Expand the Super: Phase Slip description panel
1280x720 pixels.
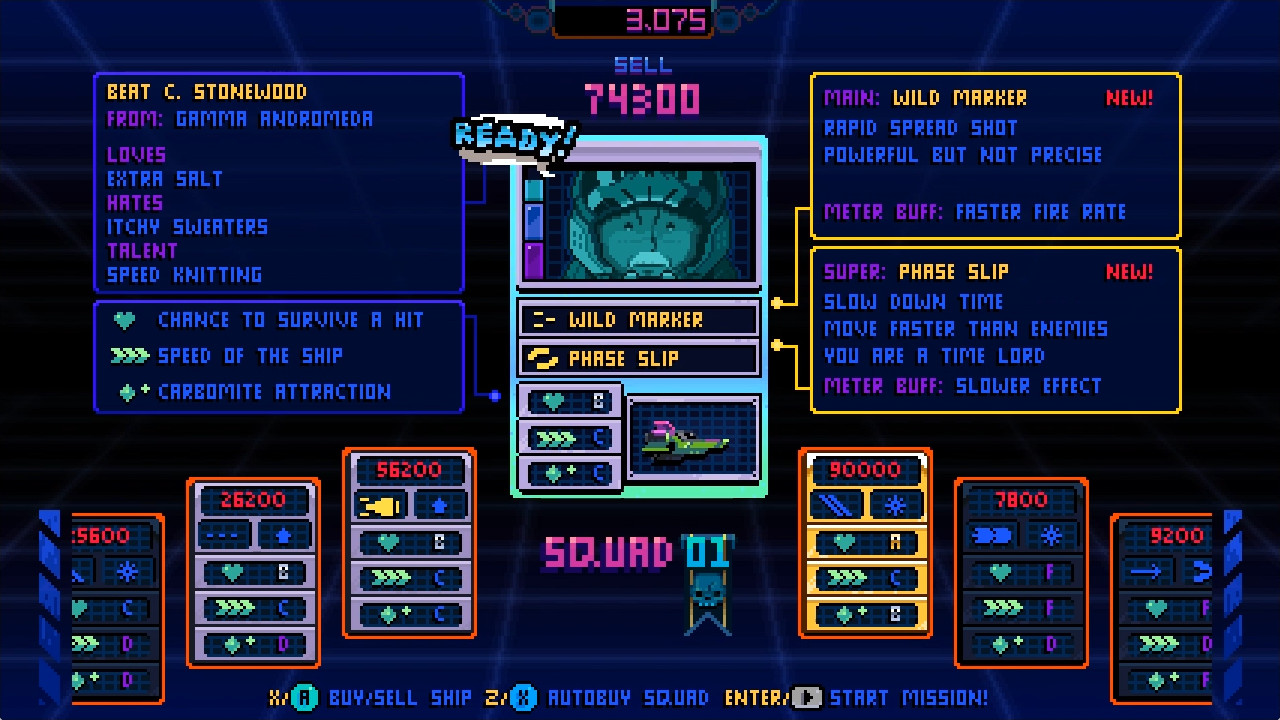pyautogui.click(x=994, y=330)
